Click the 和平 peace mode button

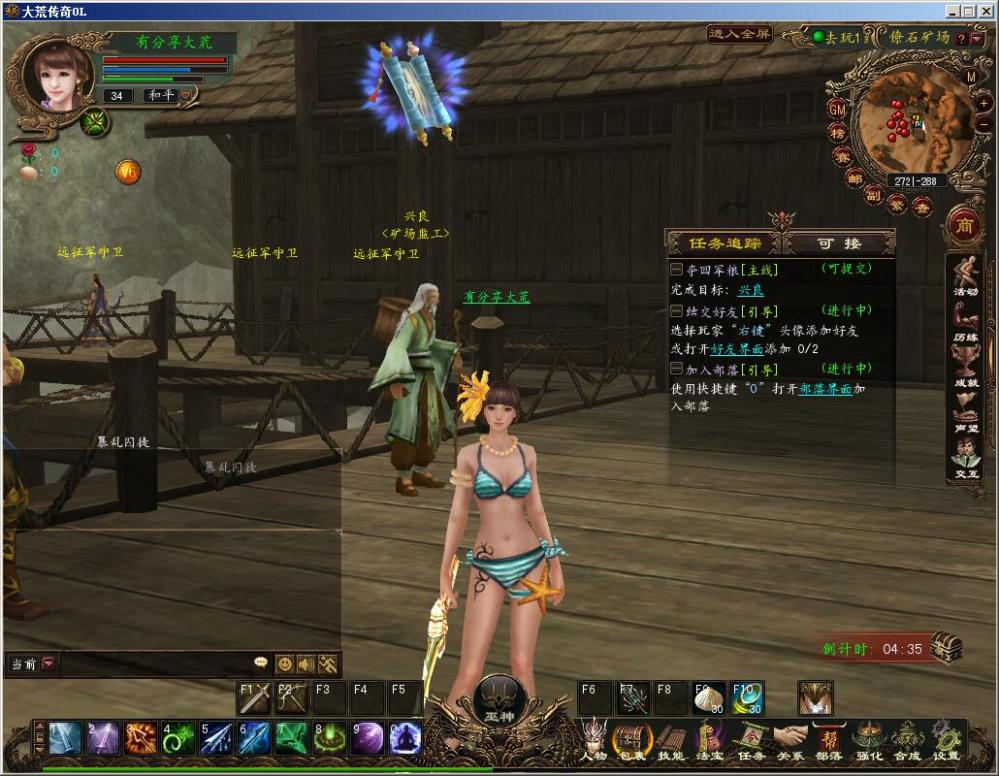click(160, 96)
